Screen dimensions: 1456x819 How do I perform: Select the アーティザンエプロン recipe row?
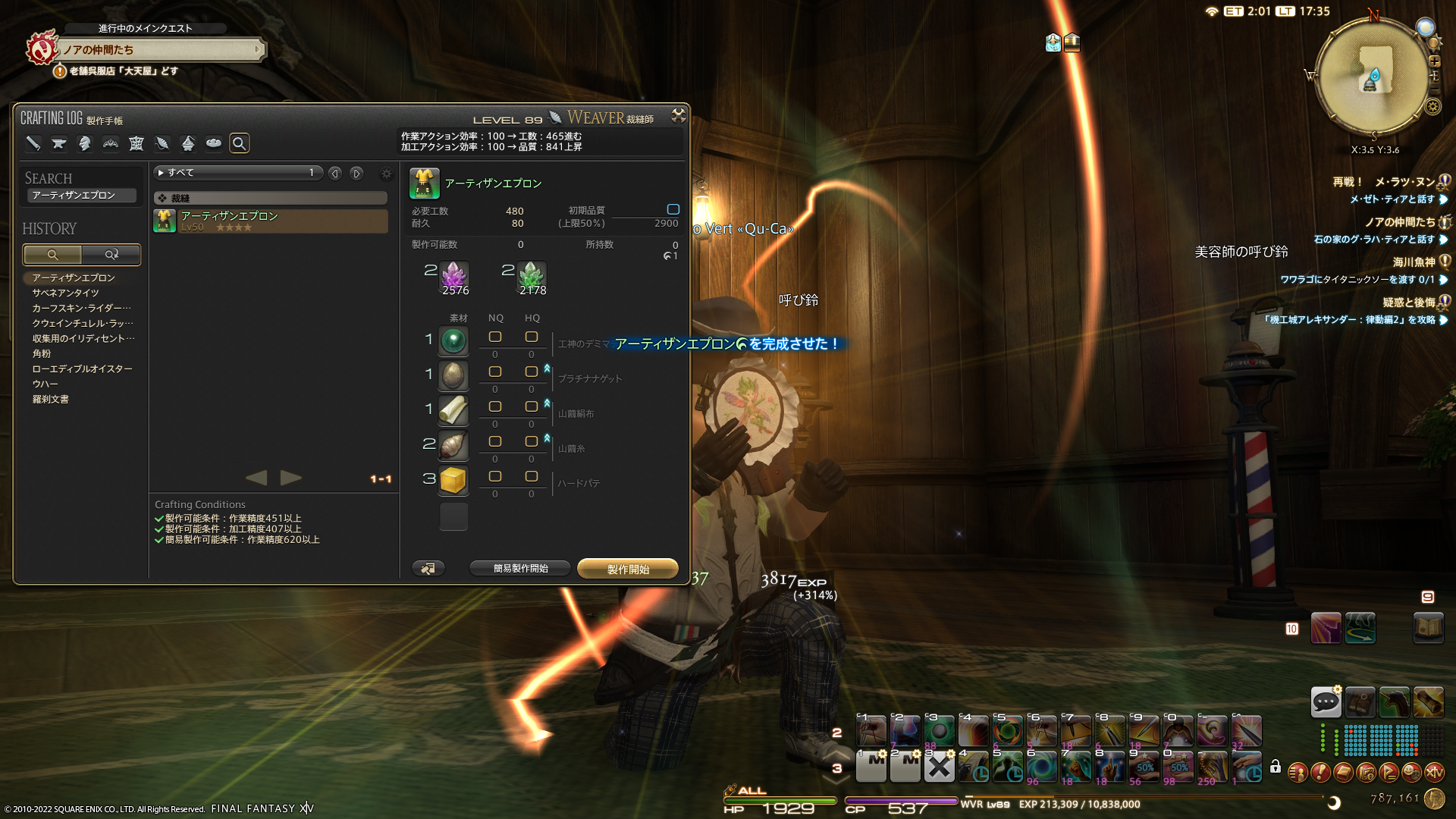coord(271,221)
